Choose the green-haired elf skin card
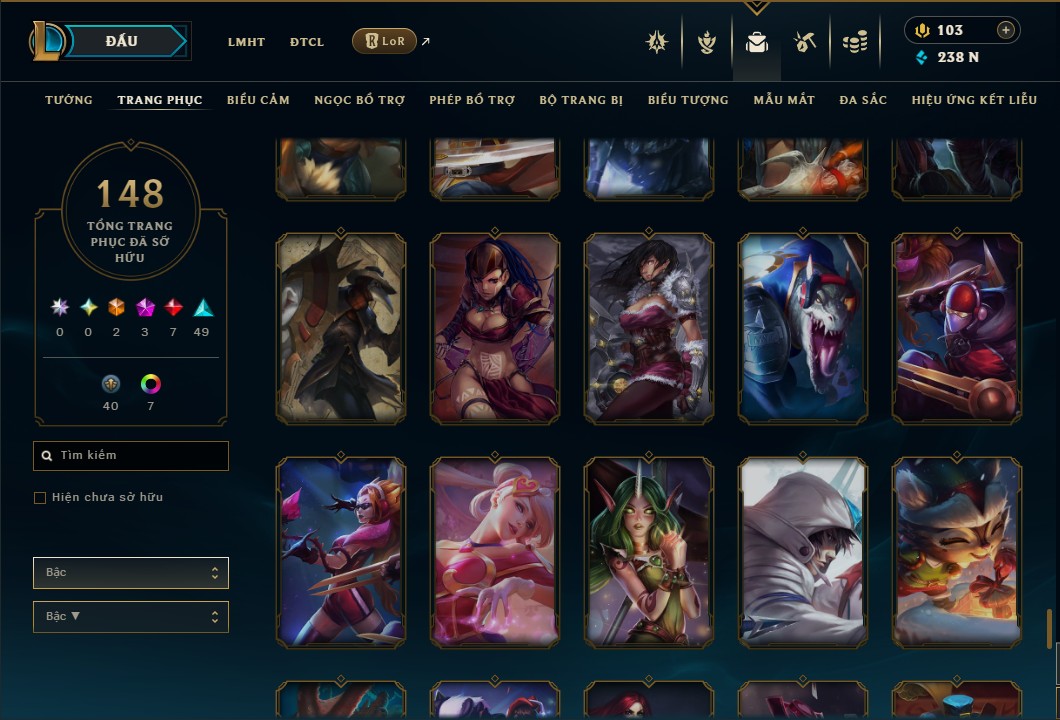This screenshot has height=720, width=1060. pyautogui.click(x=649, y=553)
